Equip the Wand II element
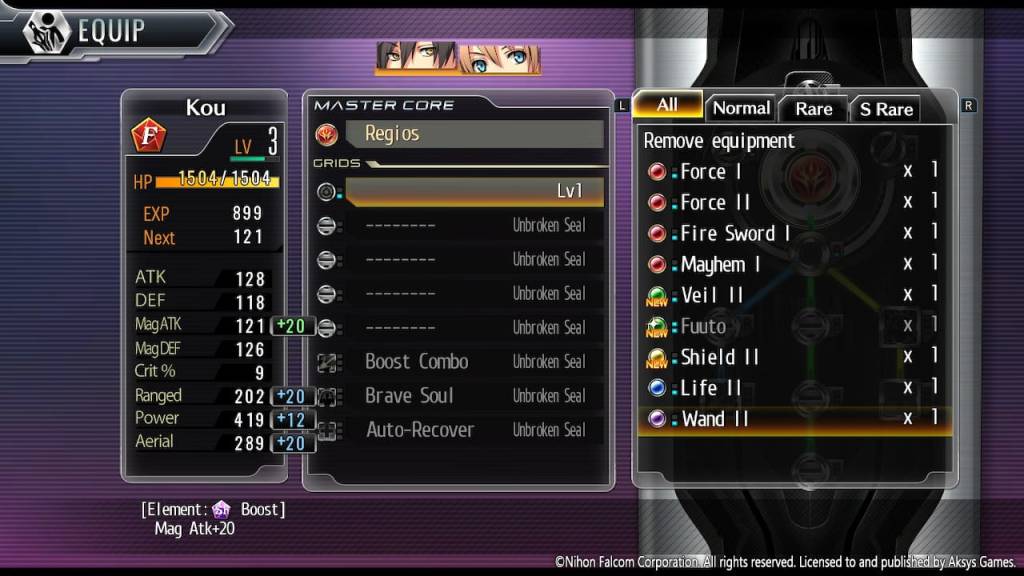This screenshot has width=1024, height=576. point(715,419)
